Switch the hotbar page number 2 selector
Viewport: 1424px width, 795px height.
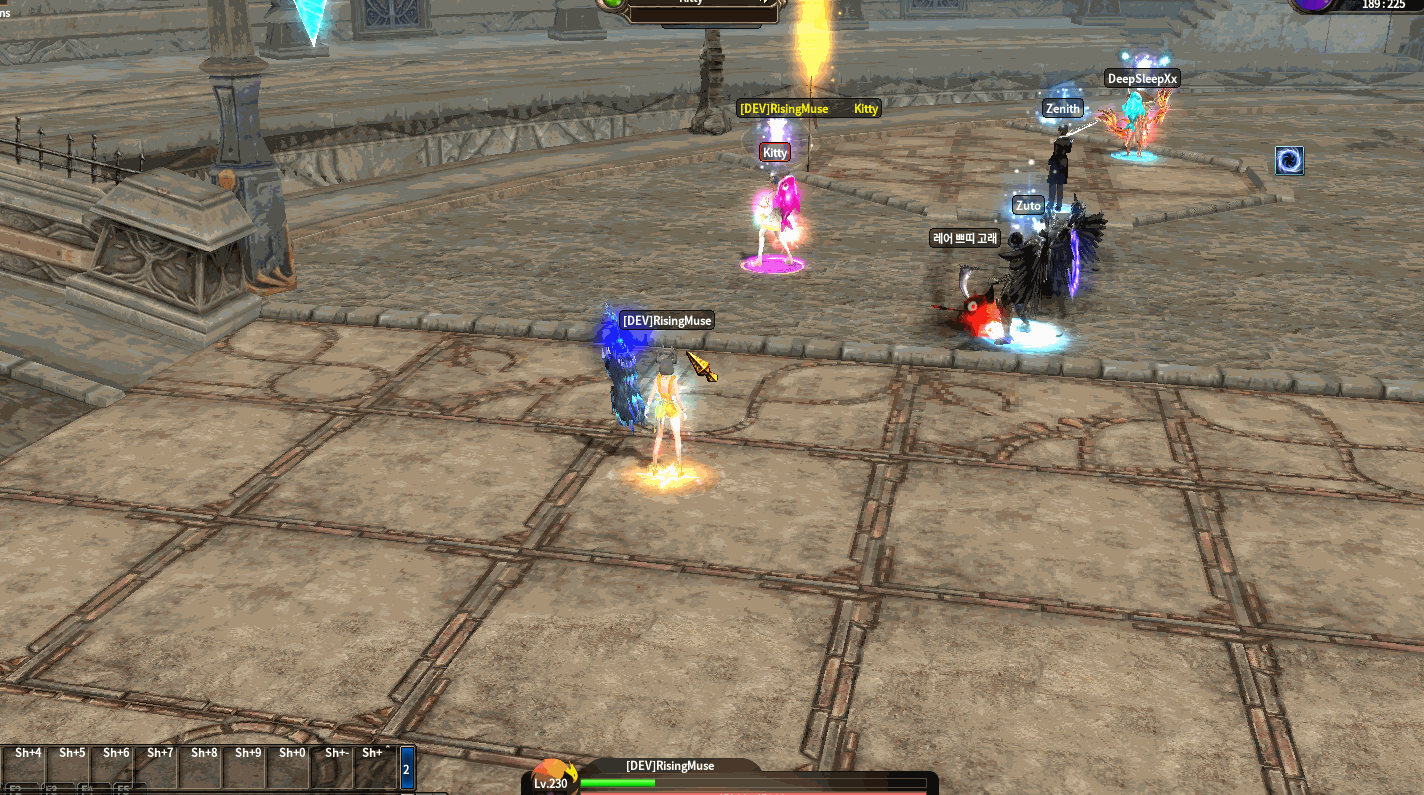point(407,768)
